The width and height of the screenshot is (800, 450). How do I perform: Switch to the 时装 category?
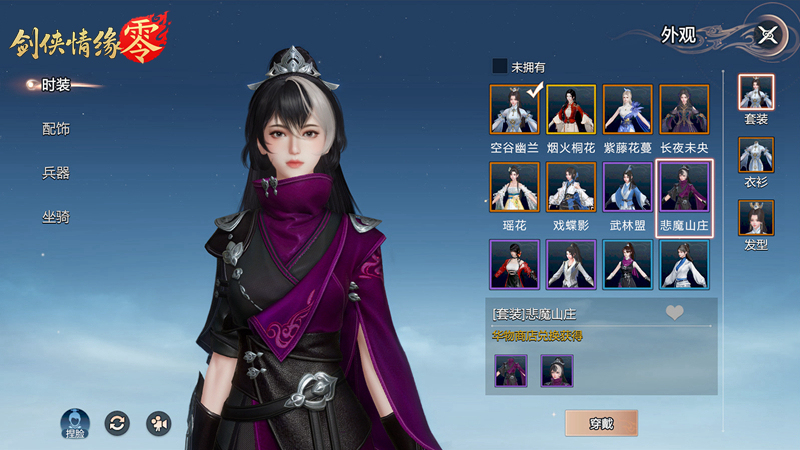(56, 85)
